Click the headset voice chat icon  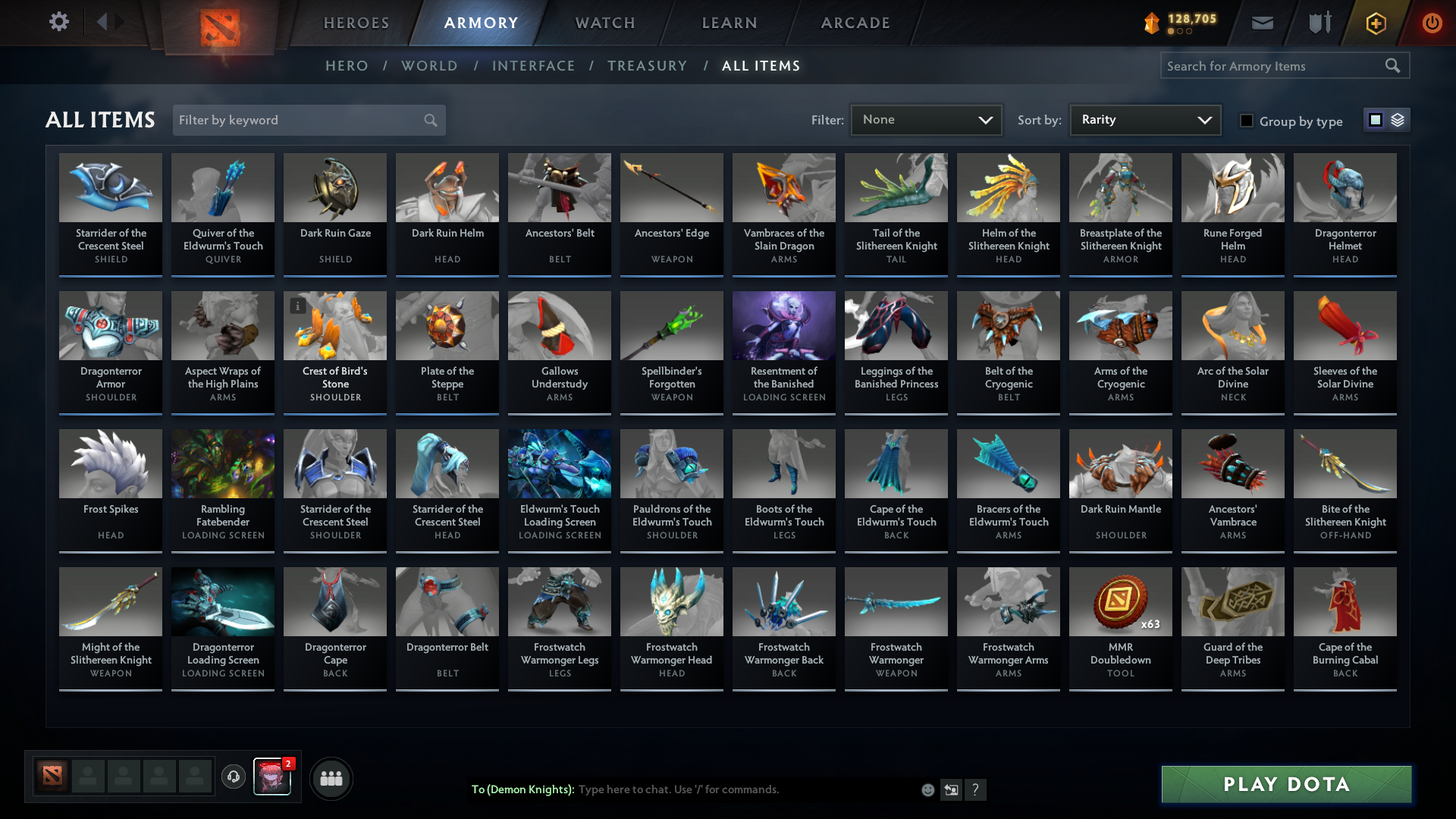pos(234,777)
